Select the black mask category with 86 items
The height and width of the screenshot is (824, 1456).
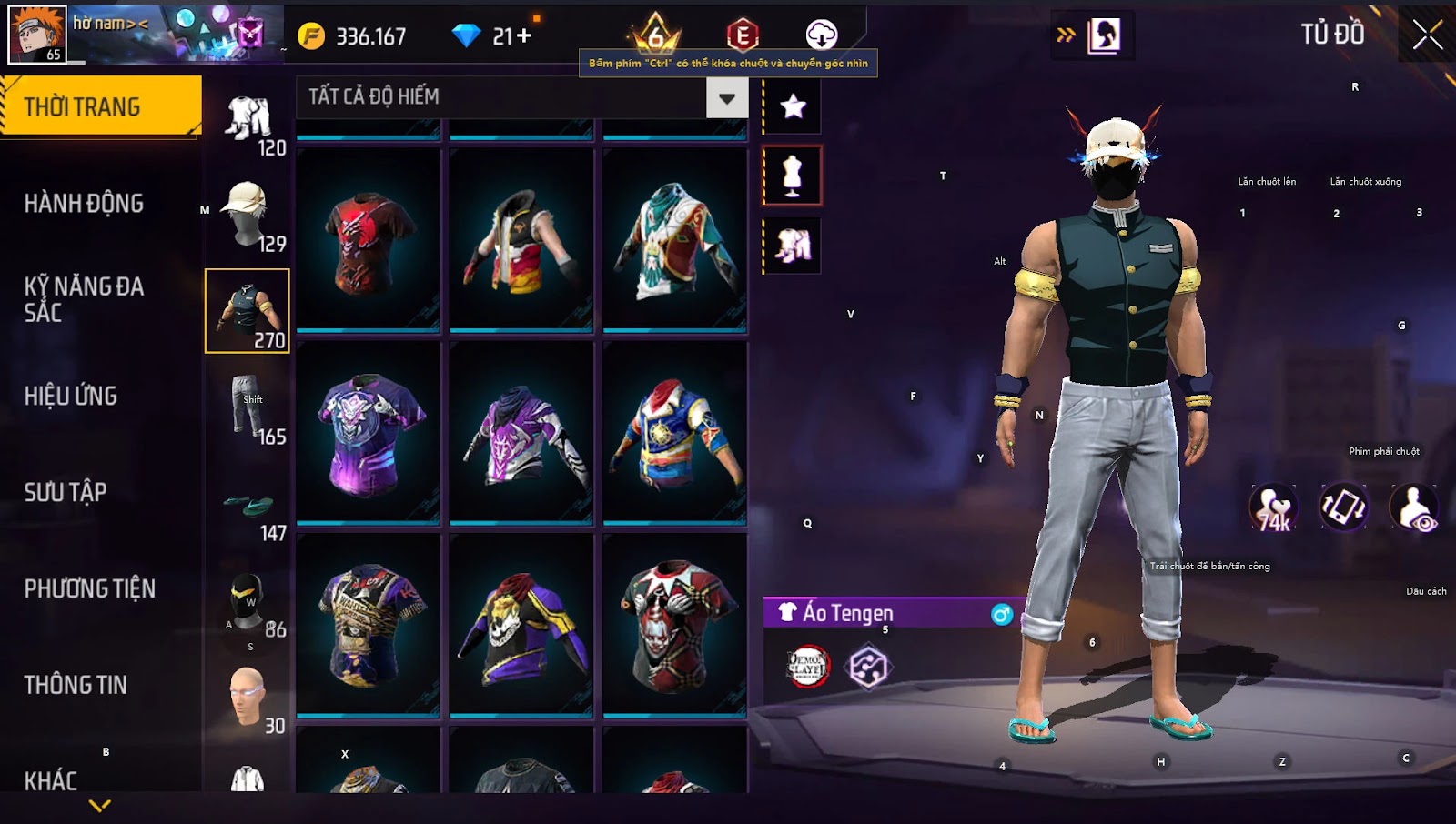point(248,602)
